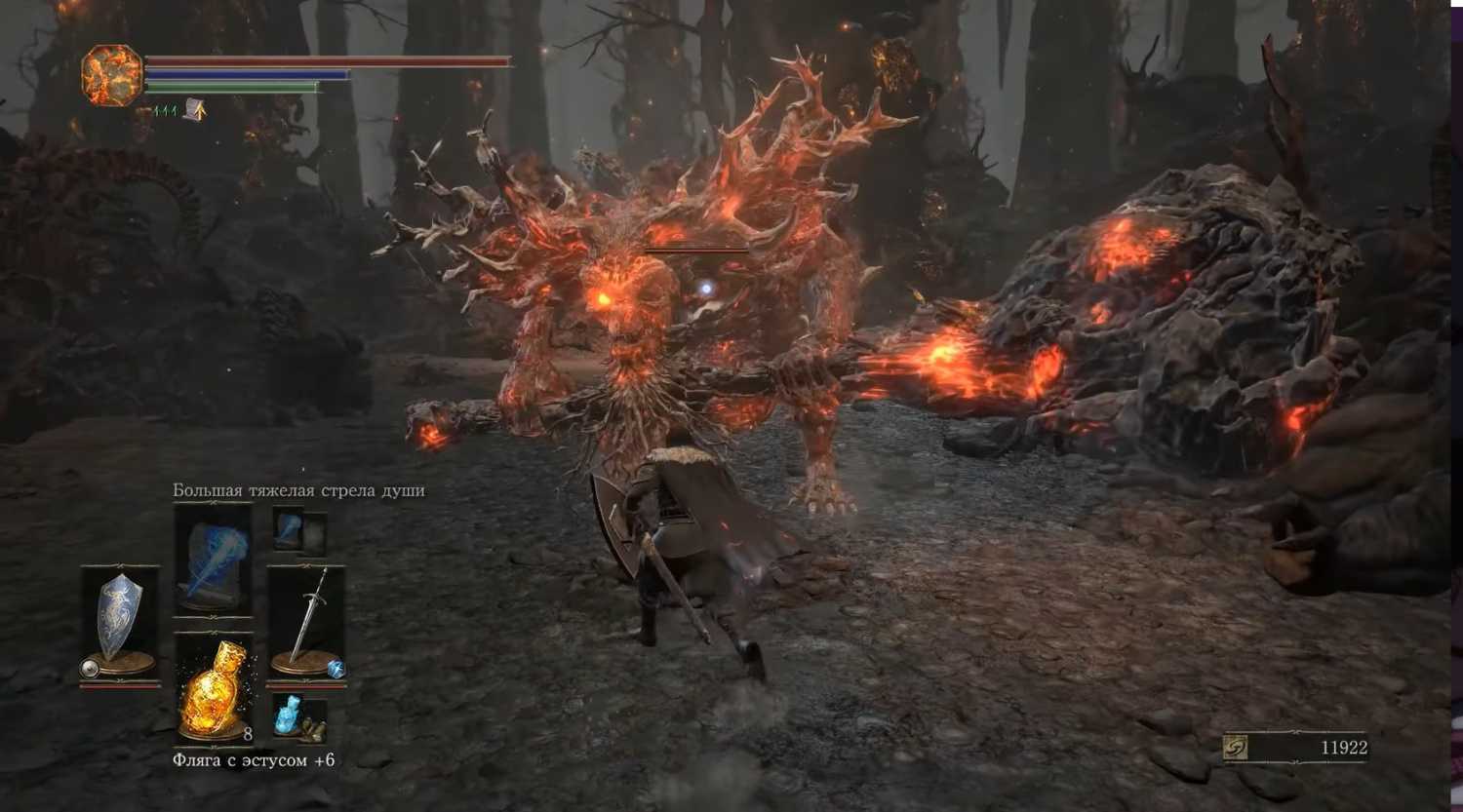The image size is (1463, 812).
Task: Select the kite shield left-hand slot
Action: [119, 622]
